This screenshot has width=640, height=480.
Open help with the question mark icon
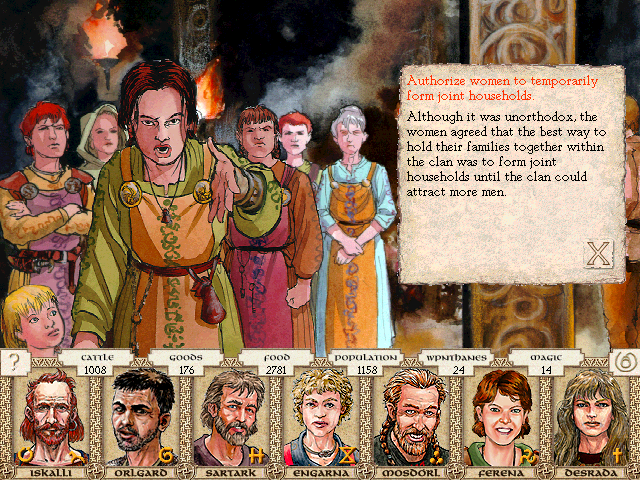15,361
